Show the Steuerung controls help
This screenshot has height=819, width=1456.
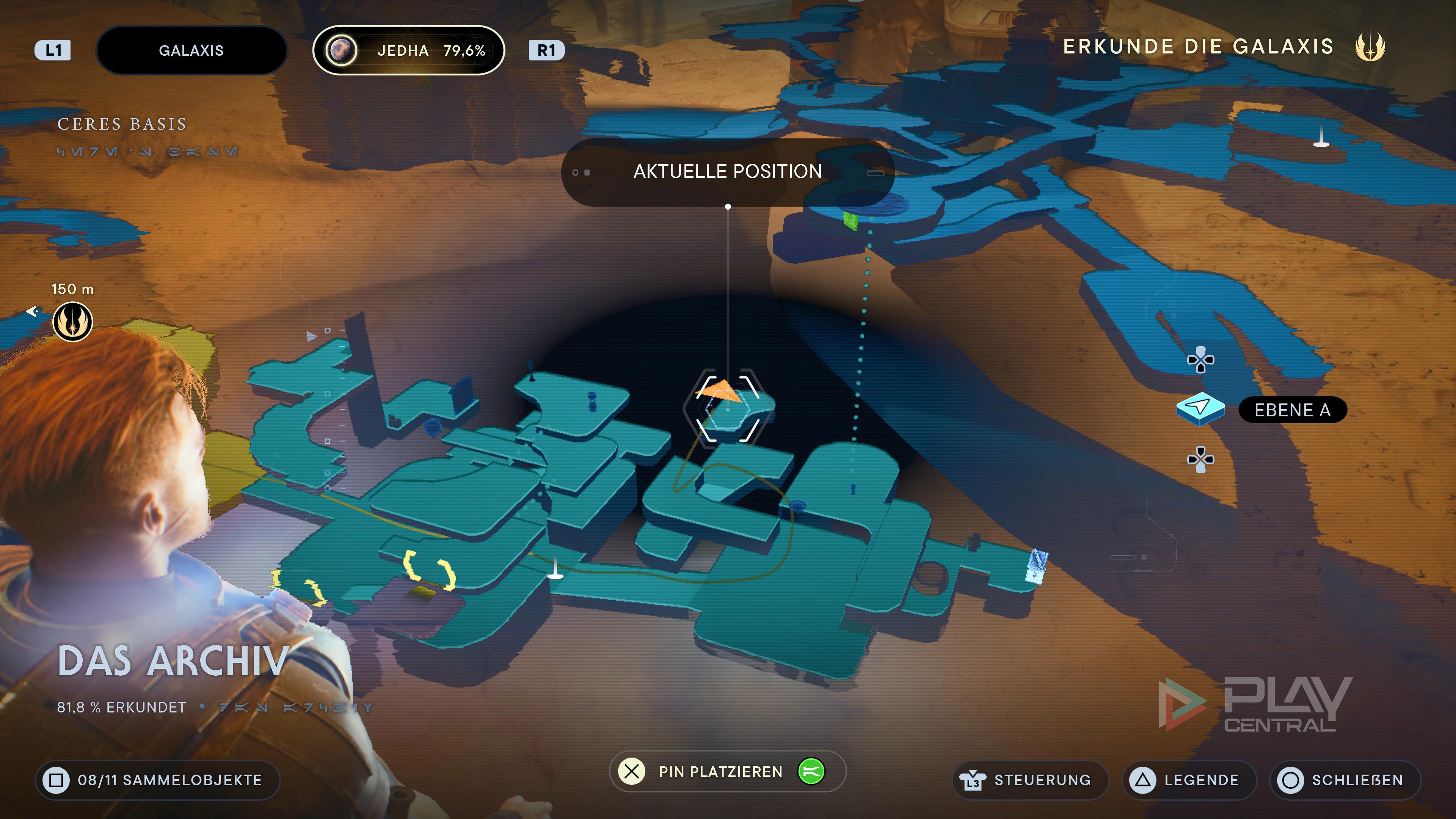coord(1030,780)
